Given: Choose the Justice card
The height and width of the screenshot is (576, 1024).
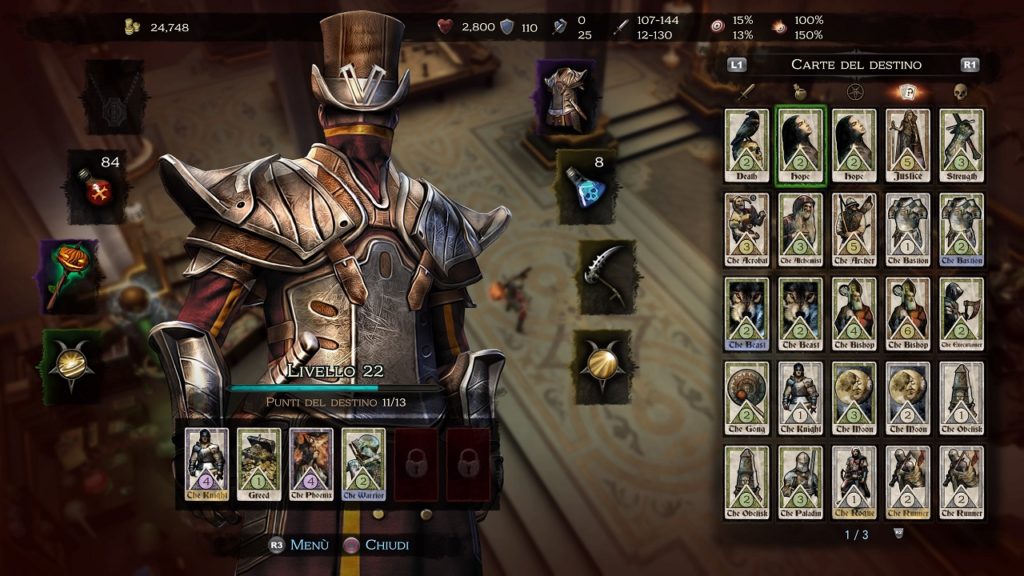Looking at the screenshot, I should point(907,146).
